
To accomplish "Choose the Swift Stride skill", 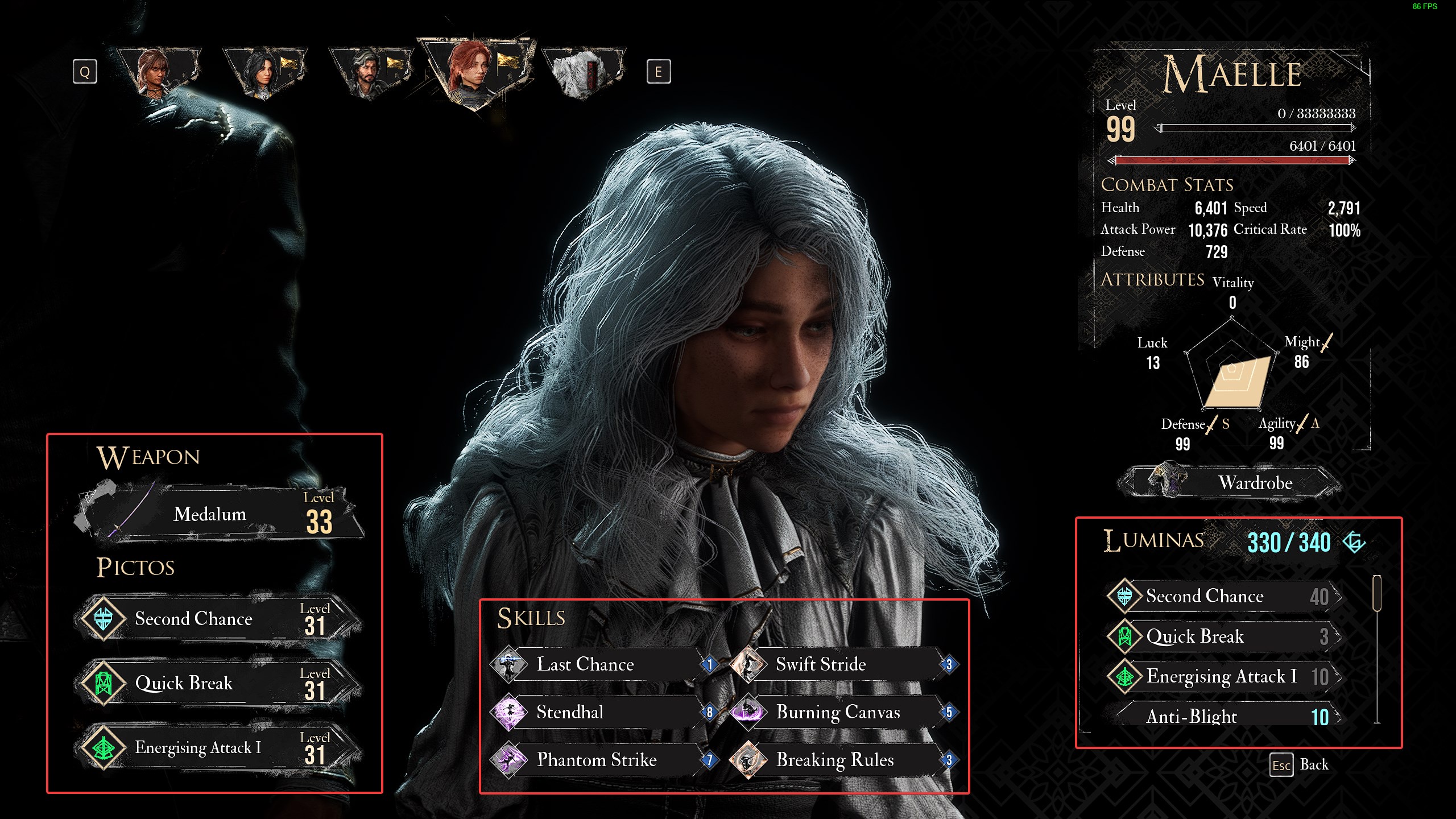I will point(842,664).
